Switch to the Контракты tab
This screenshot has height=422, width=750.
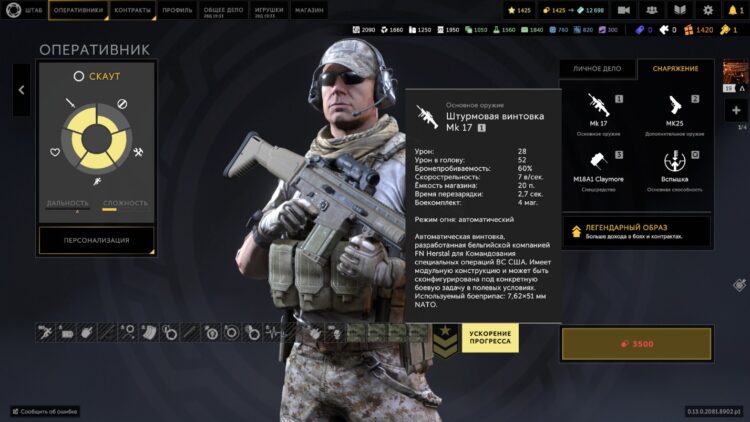[x=132, y=10]
